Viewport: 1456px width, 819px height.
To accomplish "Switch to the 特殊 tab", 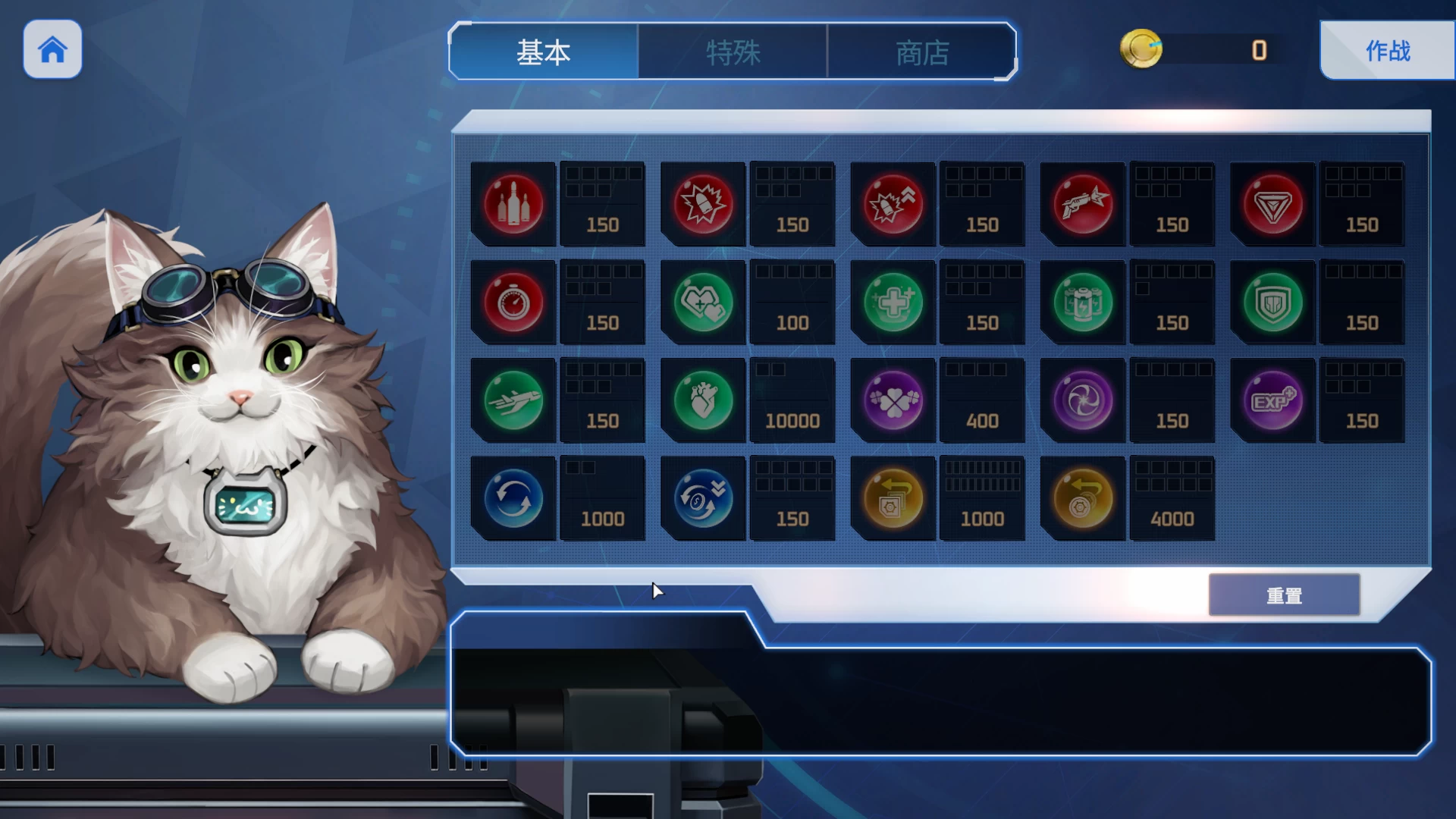I will point(733,52).
